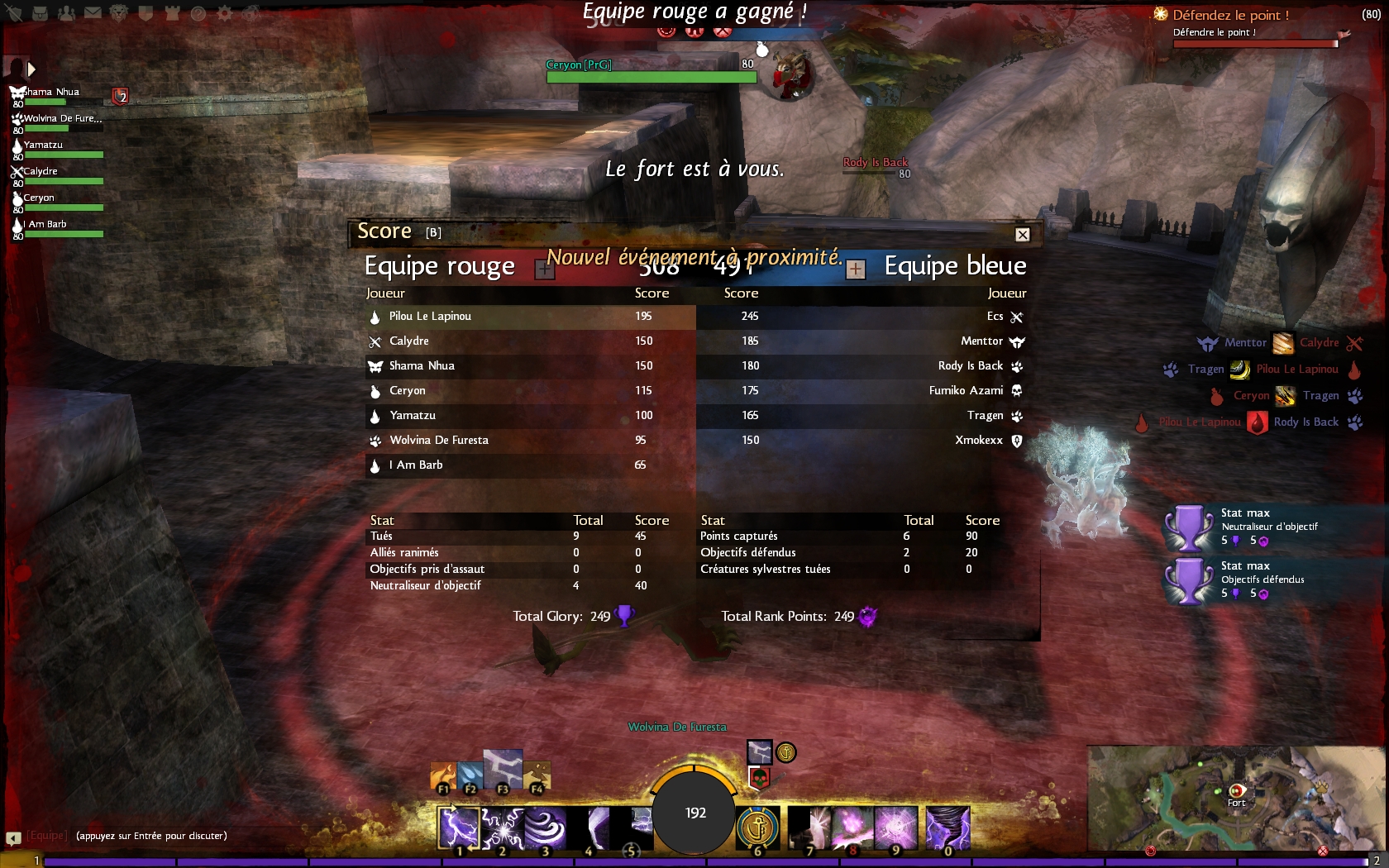Trigger the pink glowing orb skill in slot 9
Image resolution: width=1389 pixels, height=868 pixels.
[895, 828]
